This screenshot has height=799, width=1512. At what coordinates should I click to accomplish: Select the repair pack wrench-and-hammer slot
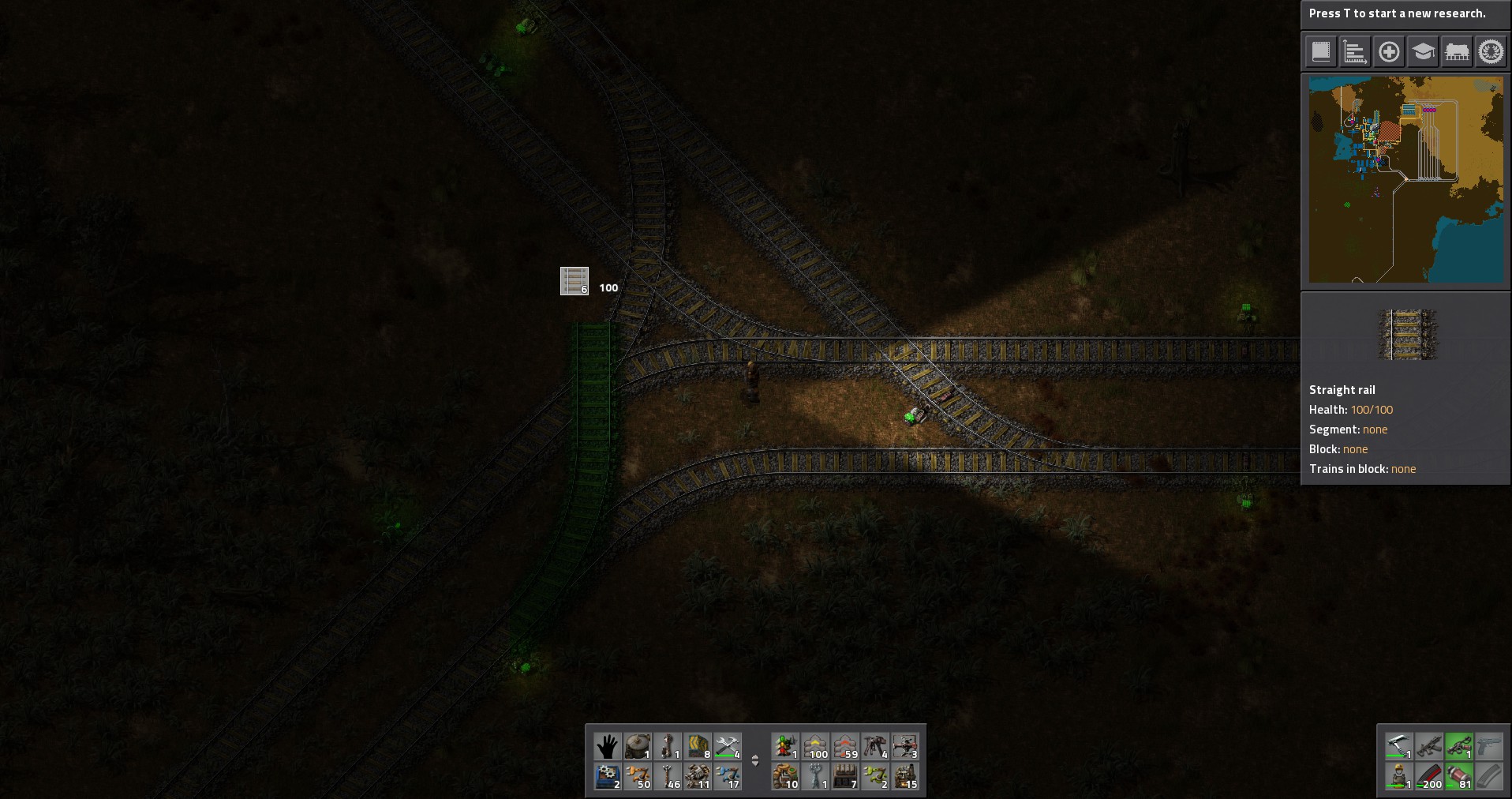pyautogui.click(x=728, y=746)
